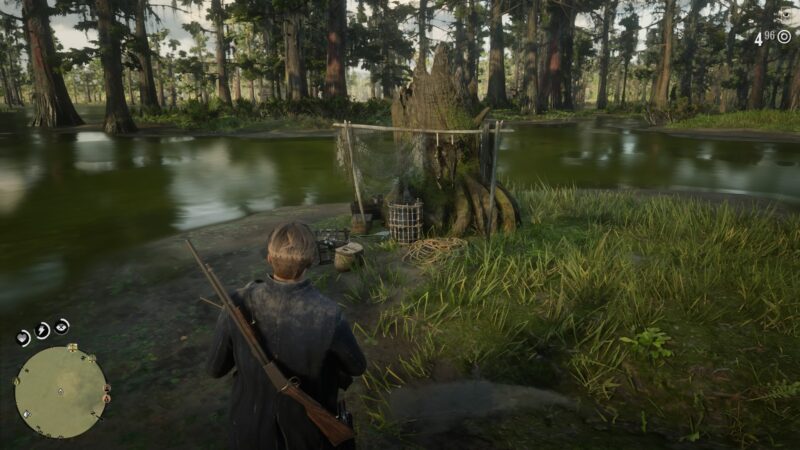Image resolution: width=800 pixels, height=450 pixels.
Task: Open the circular minimap
Action: pos(60,391)
